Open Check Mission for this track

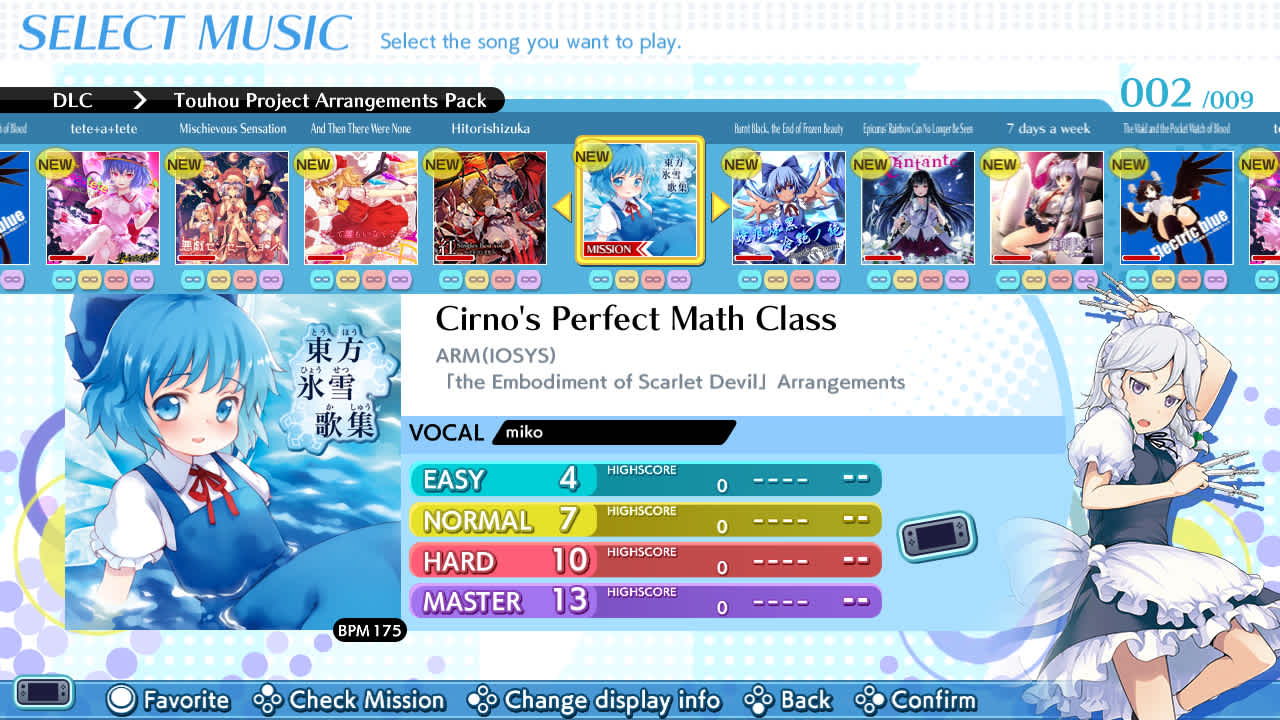[349, 701]
